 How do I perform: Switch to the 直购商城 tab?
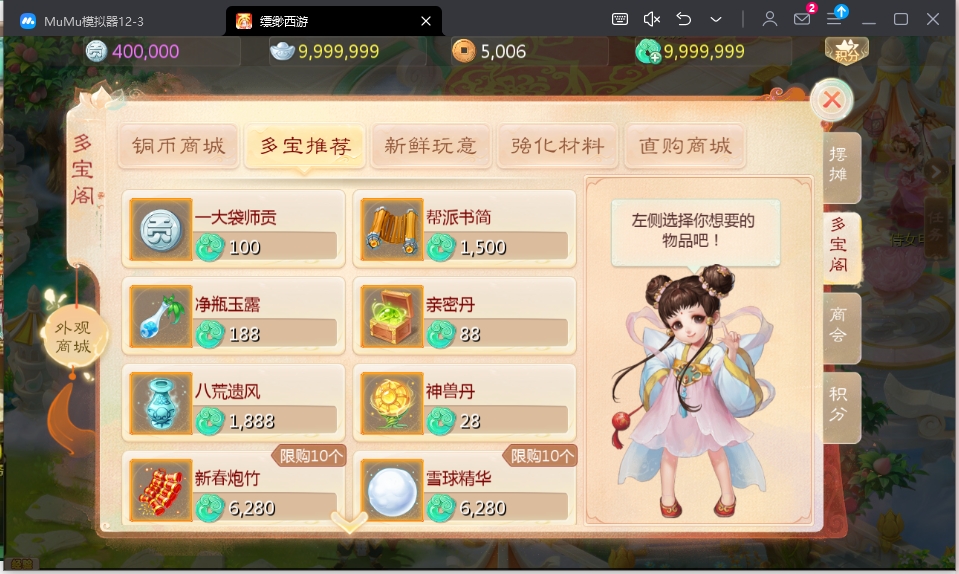coord(685,146)
